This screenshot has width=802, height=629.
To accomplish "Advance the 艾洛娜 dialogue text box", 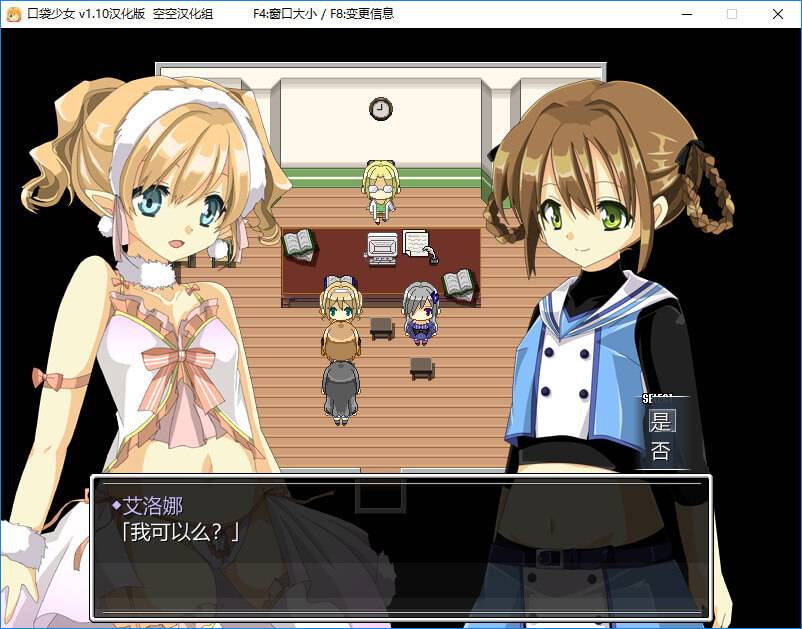I will (401, 546).
